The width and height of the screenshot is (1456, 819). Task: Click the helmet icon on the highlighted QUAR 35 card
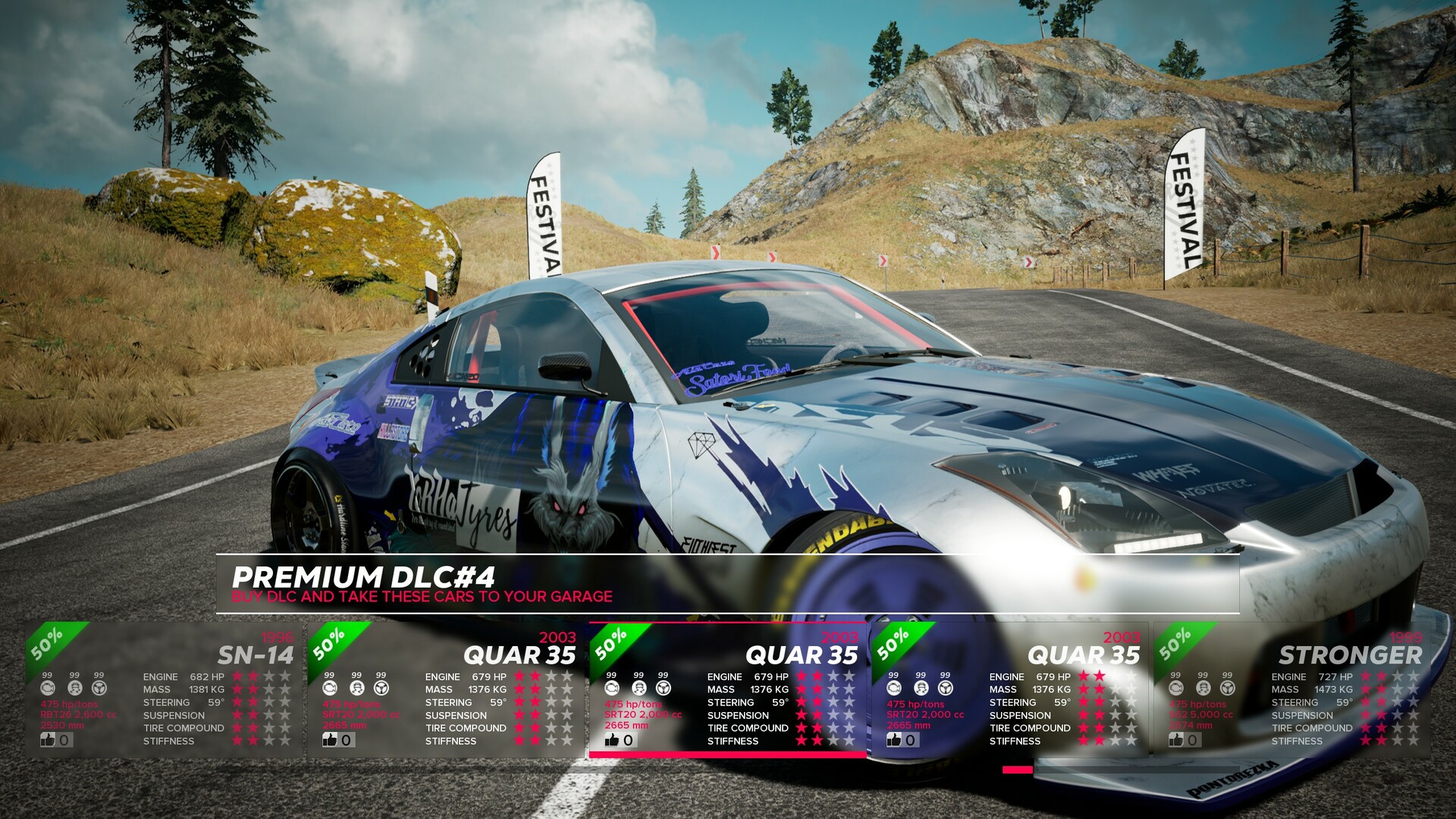tap(638, 689)
